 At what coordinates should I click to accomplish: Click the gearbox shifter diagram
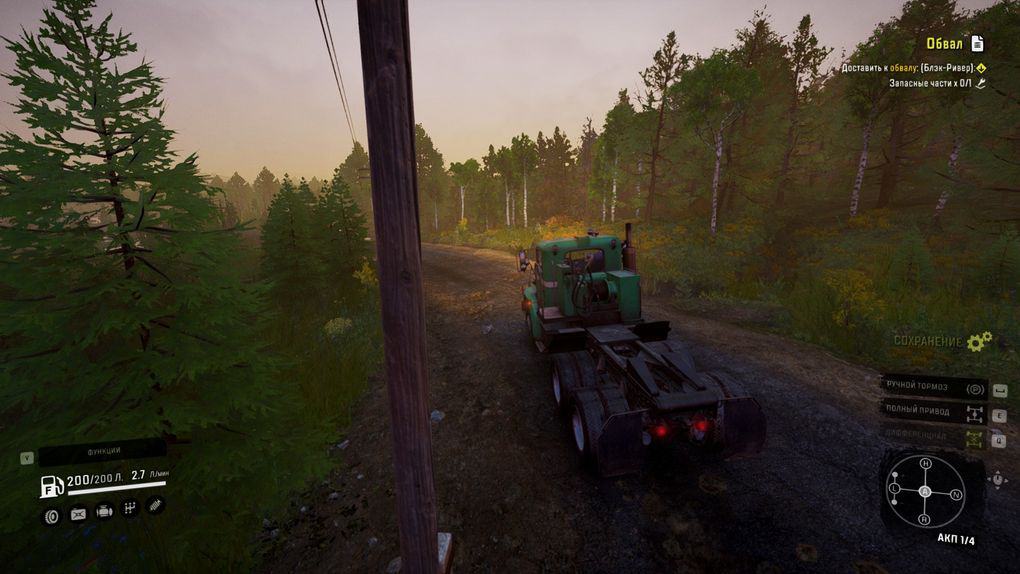pos(925,491)
